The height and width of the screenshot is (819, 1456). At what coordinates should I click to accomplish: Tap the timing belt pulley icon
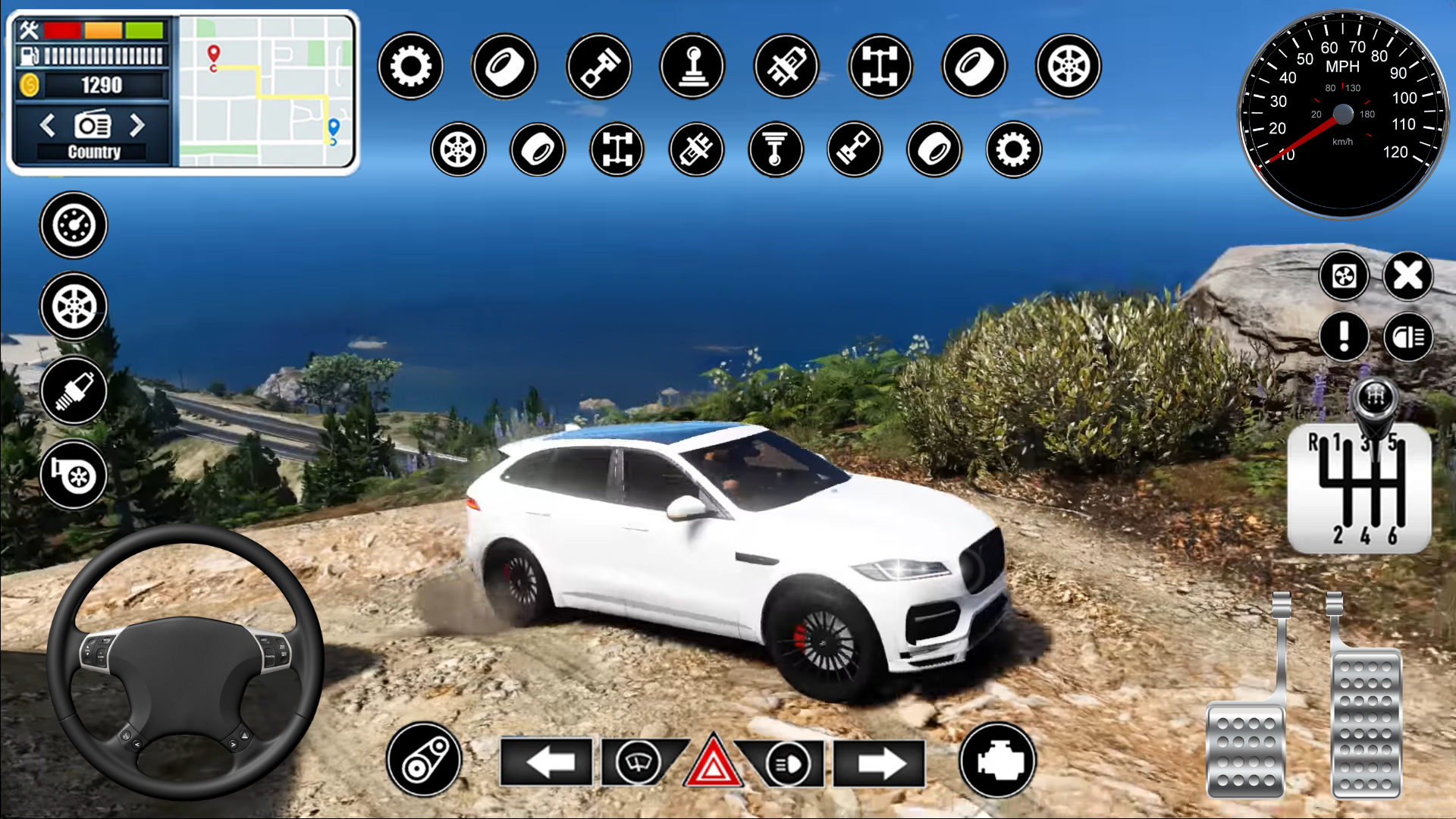coord(424,760)
